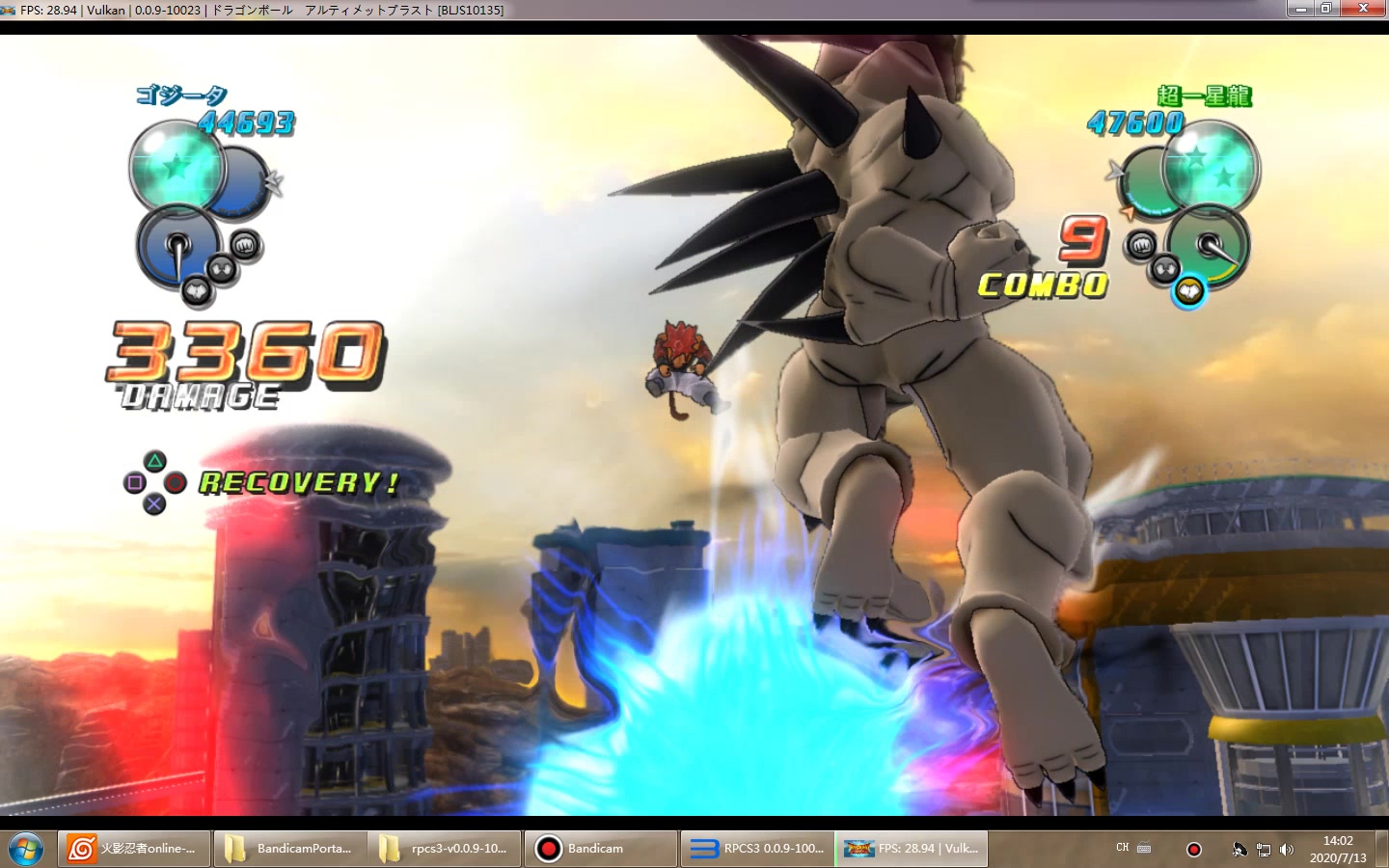Select the Dragon Ball game window taskbar icon
This screenshot has height=868, width=1389.
coord(910,849)
